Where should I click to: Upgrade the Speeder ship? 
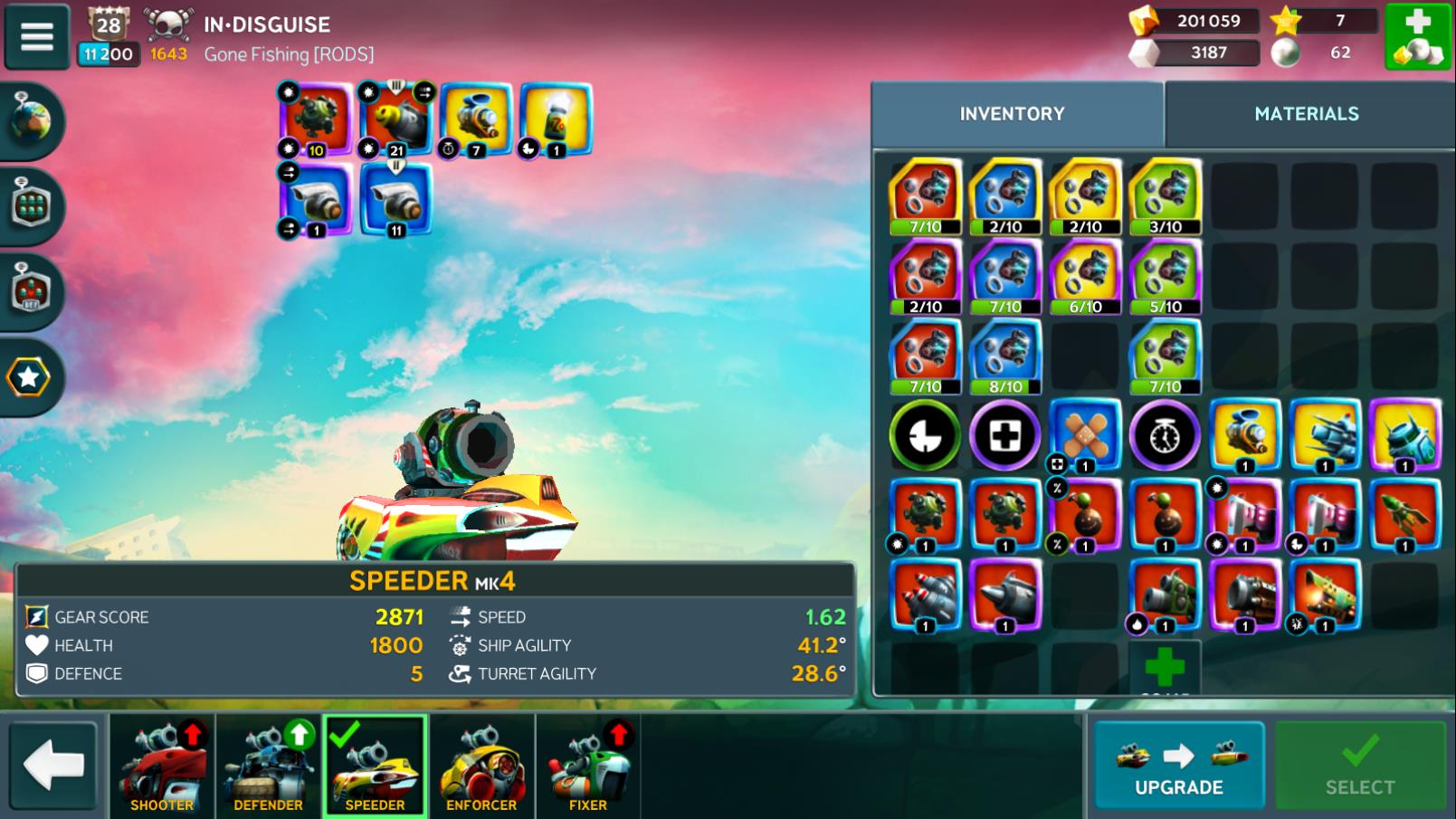tap(1178, 766)
